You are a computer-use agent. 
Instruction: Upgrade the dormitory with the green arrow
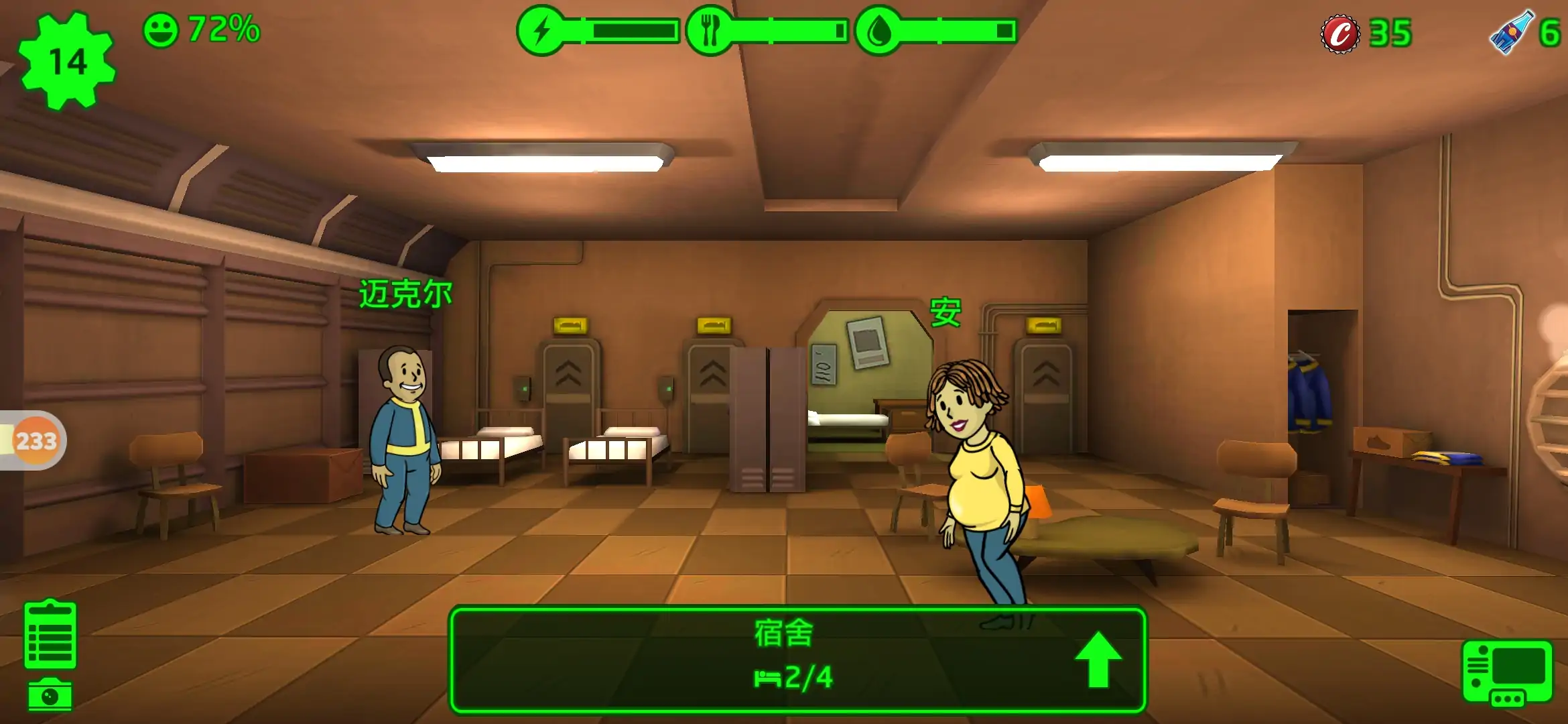tap(1098, 659)
